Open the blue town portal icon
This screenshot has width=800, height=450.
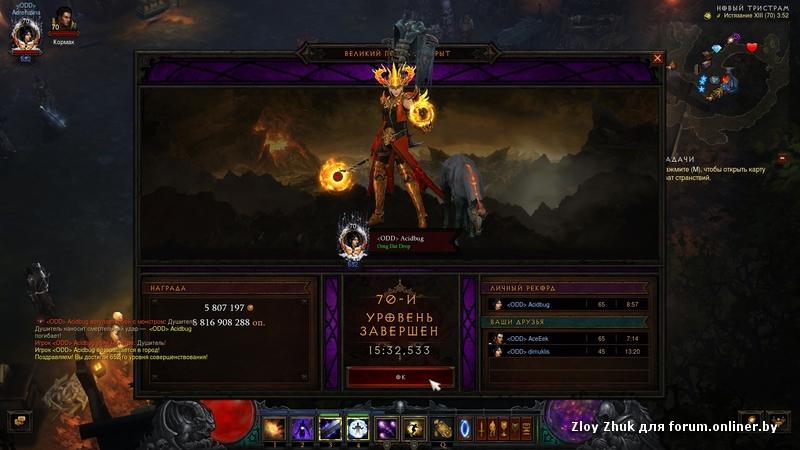pyautogui.click(x=465, y=428)
